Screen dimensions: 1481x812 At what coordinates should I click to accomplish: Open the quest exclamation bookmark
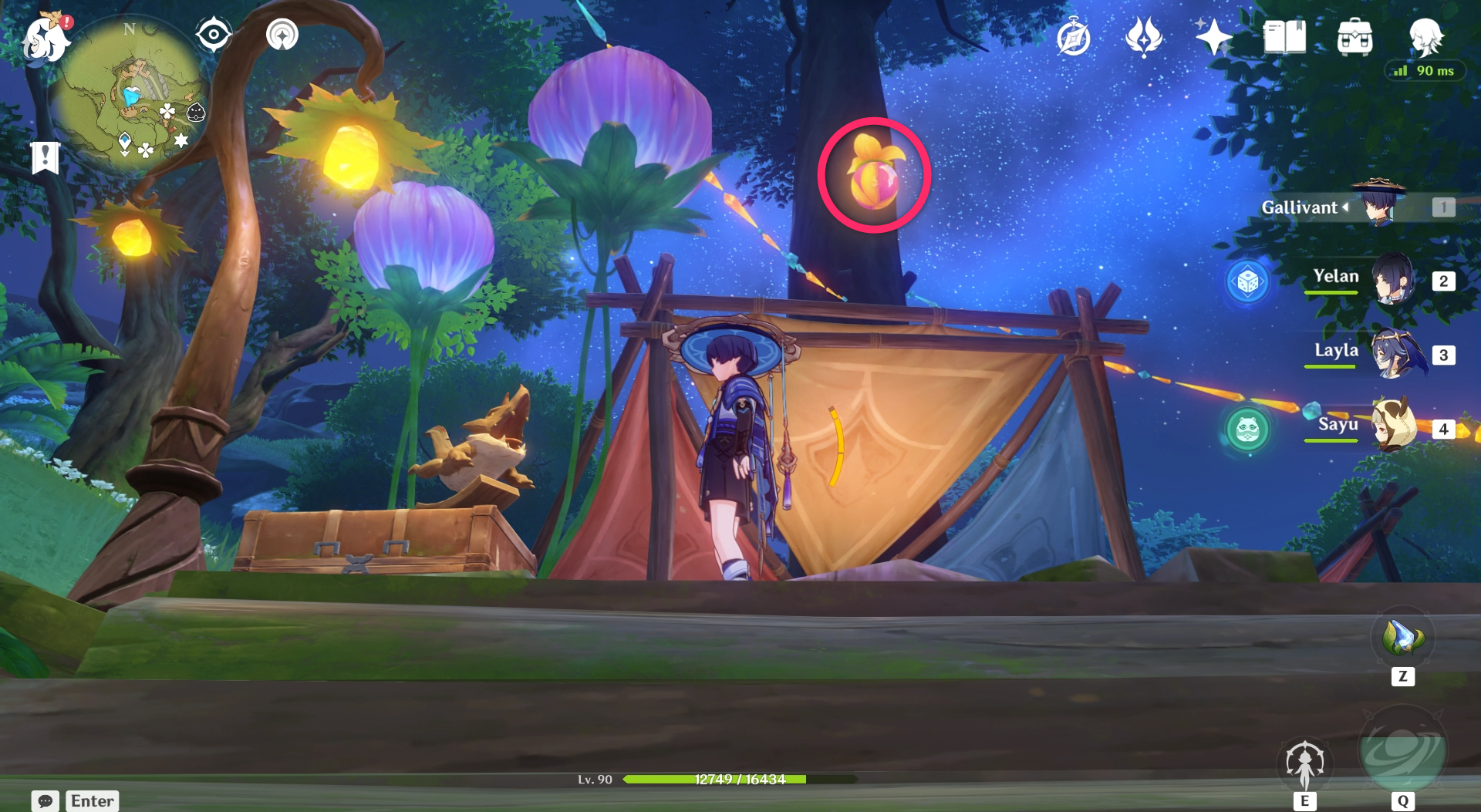pos(46,157)
